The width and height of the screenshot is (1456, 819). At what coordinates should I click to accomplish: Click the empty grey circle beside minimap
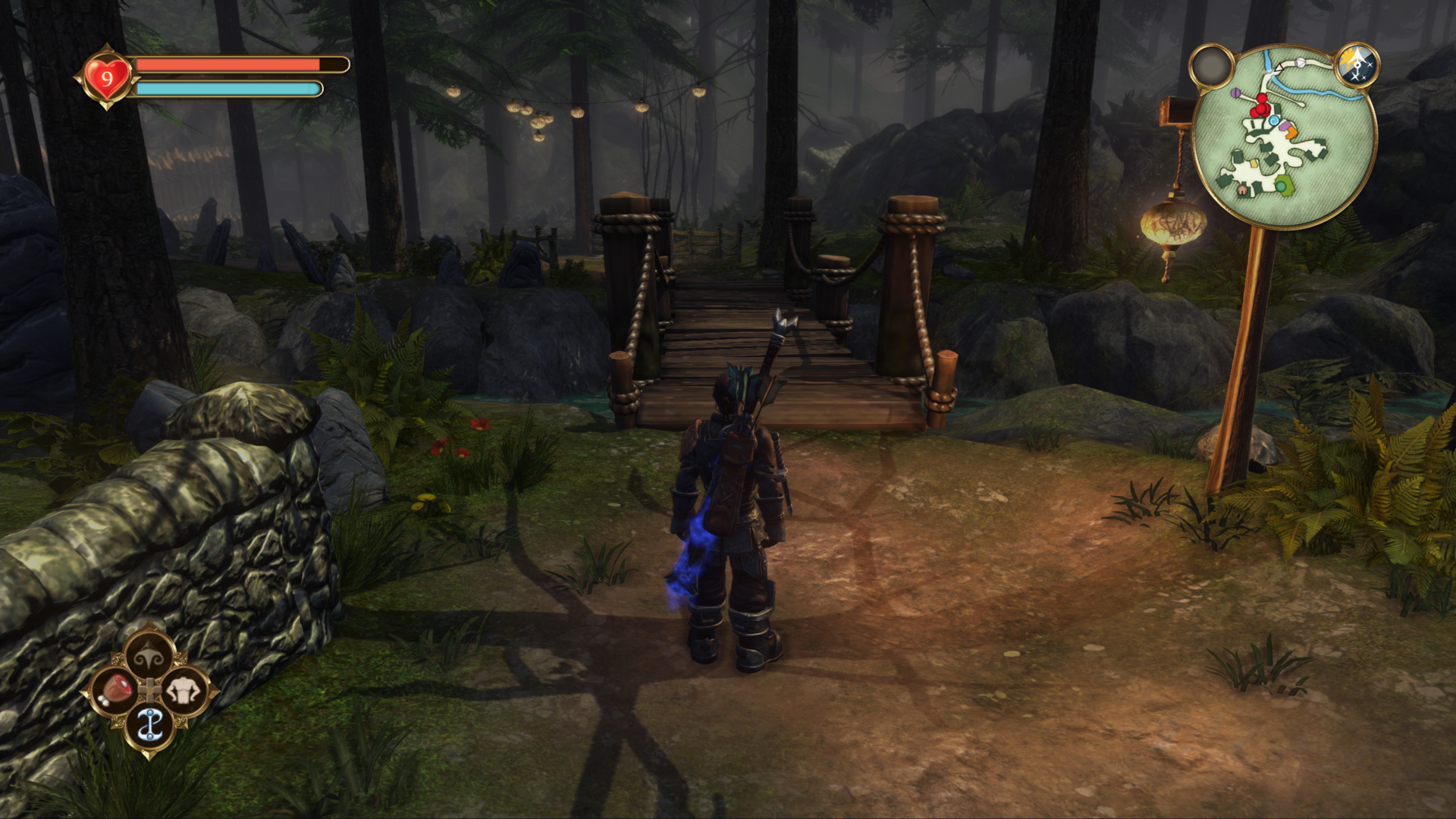[x=1211, y=67]
